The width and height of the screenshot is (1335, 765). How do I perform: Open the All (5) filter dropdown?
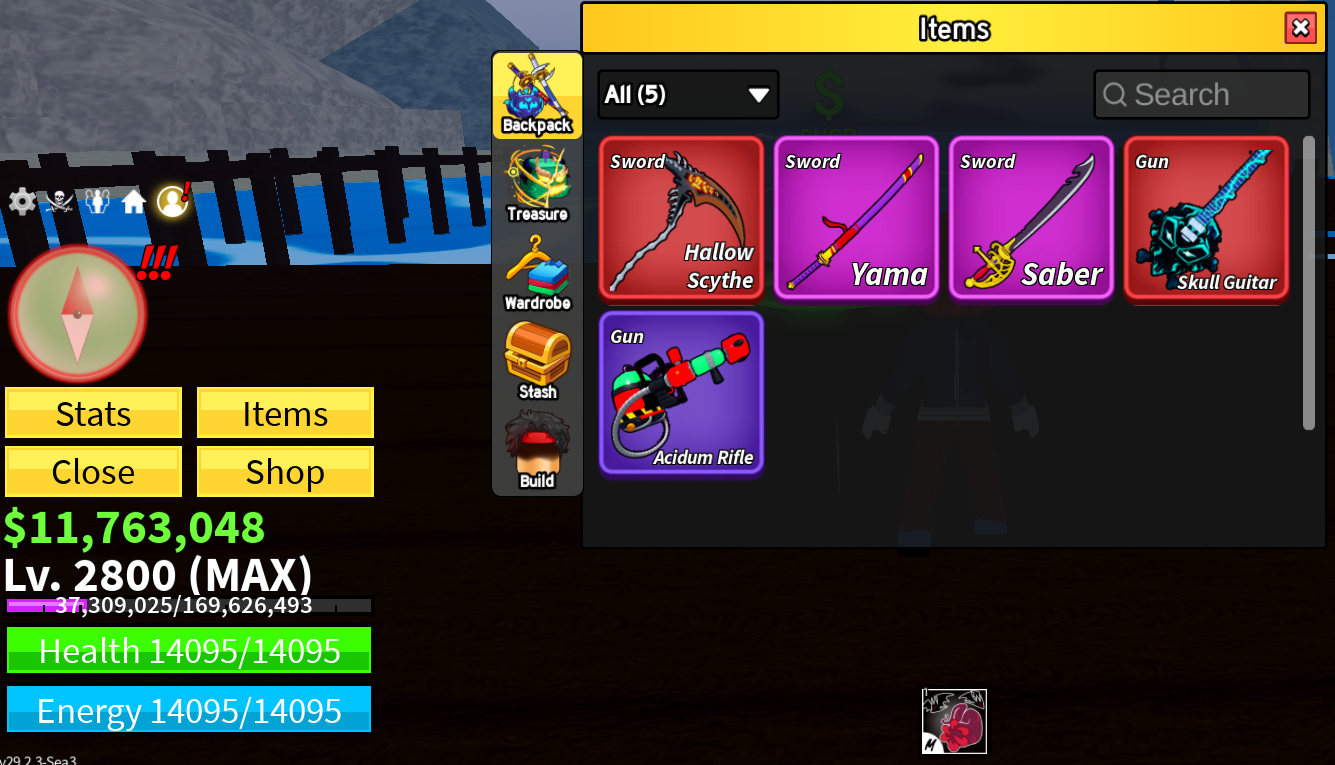(688, 95)
